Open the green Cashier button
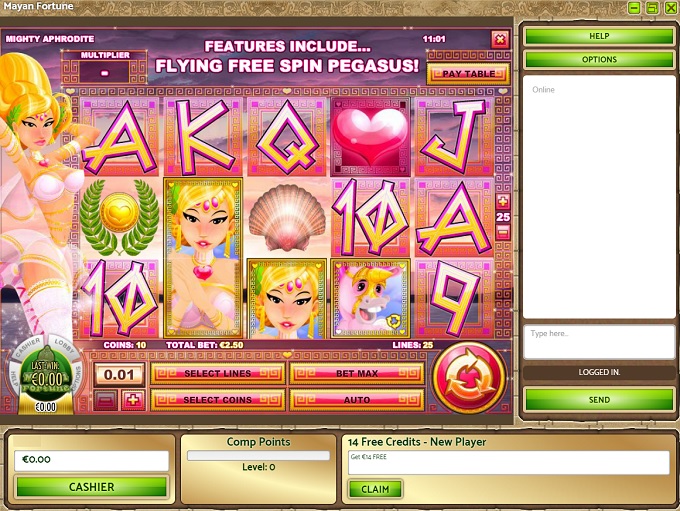680x511 pixels. (91, 487)
